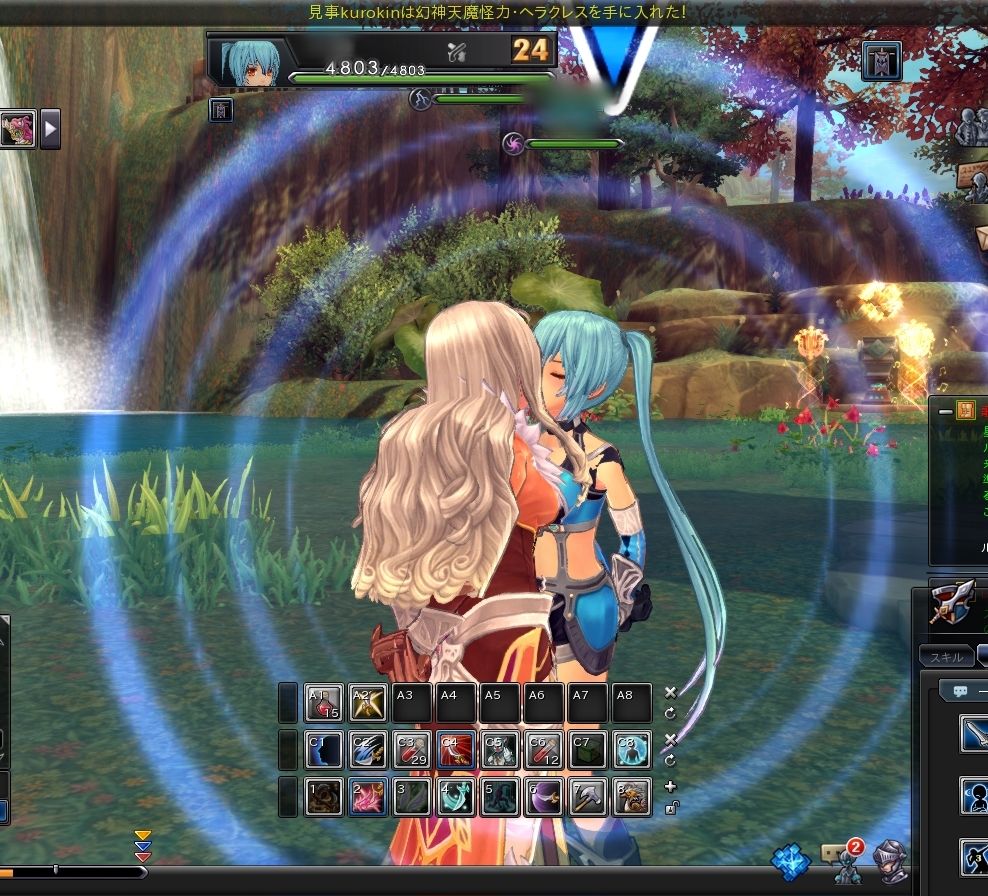The width and height of the screenshot is (988, 896).
Task: Use the red vial in slot C6
Action: tap(543, 750)
